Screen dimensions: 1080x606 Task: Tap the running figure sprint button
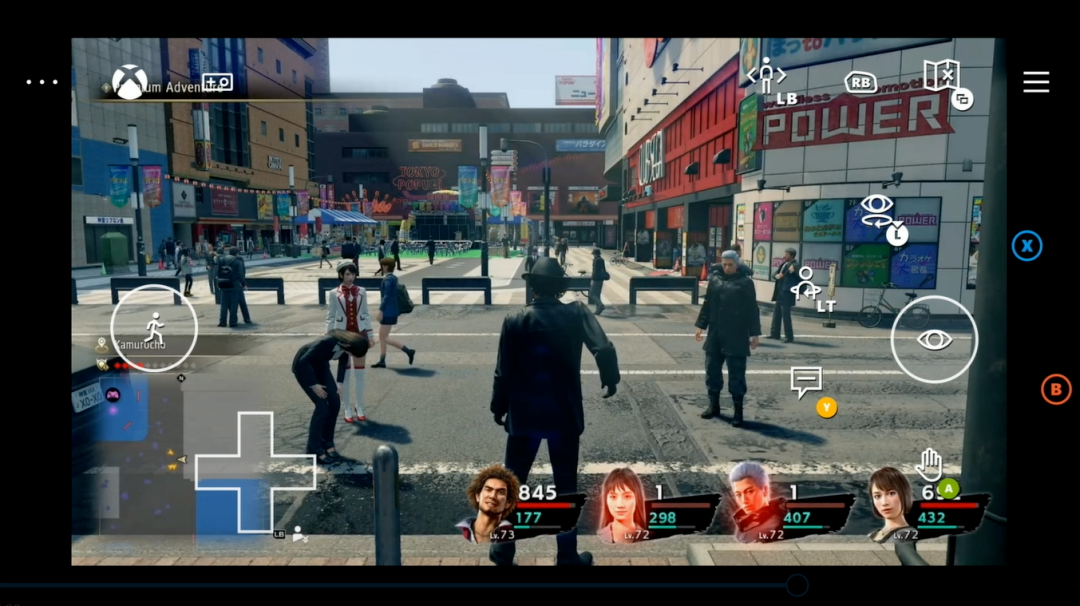point(154,328)
